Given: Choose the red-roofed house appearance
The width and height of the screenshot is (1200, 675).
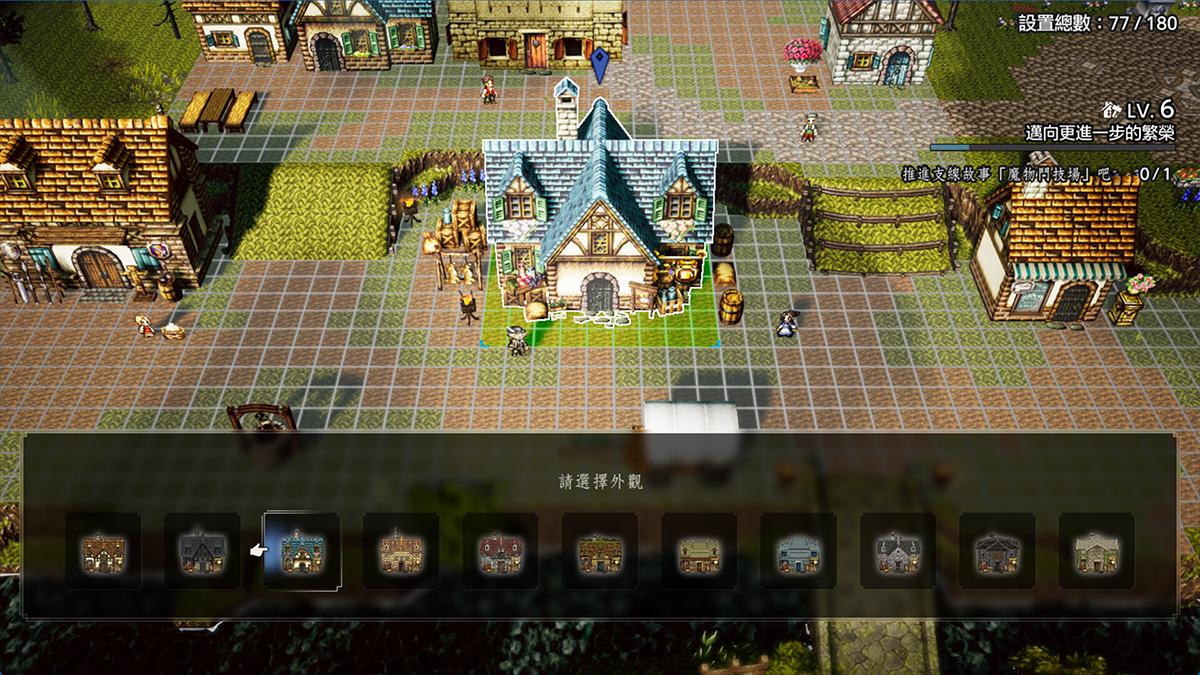Looking at the screenshot, I should click(500, 551).
